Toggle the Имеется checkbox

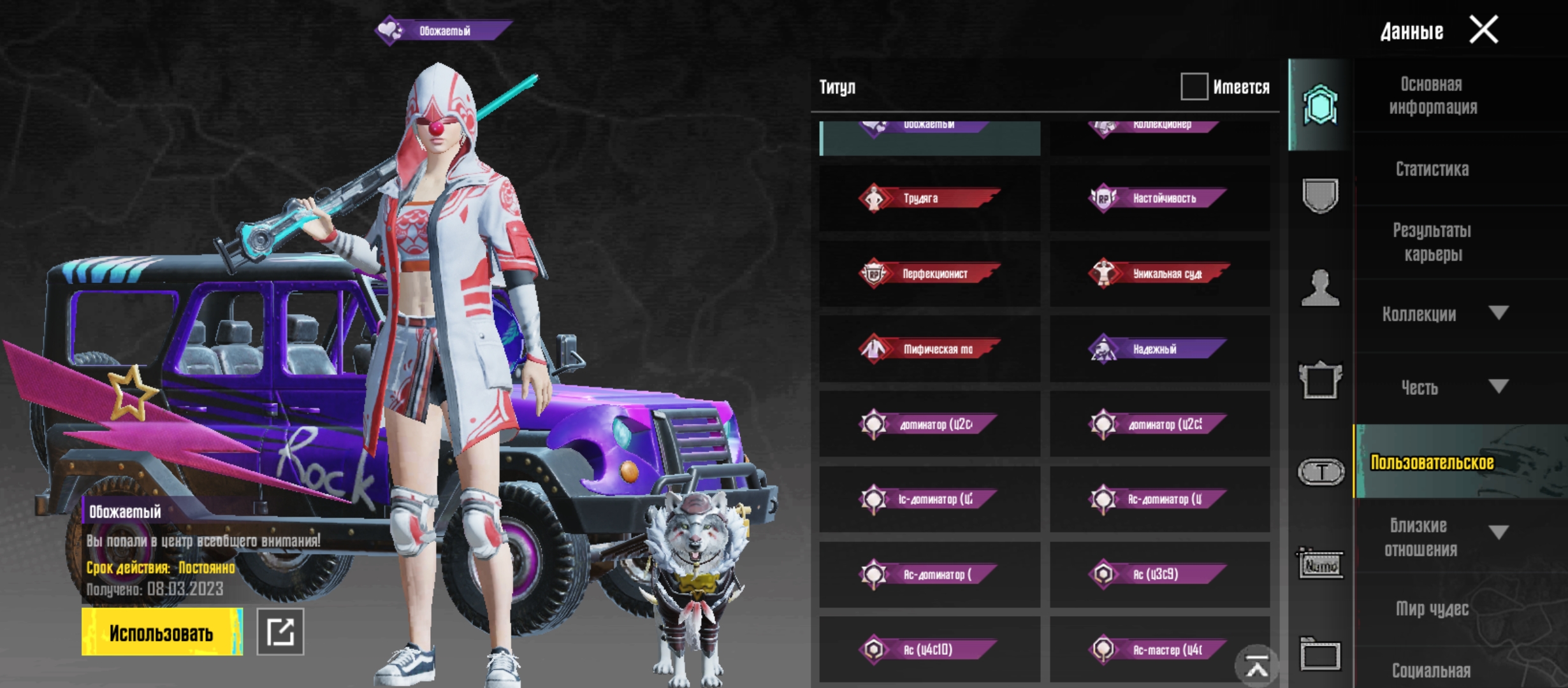1194,86
